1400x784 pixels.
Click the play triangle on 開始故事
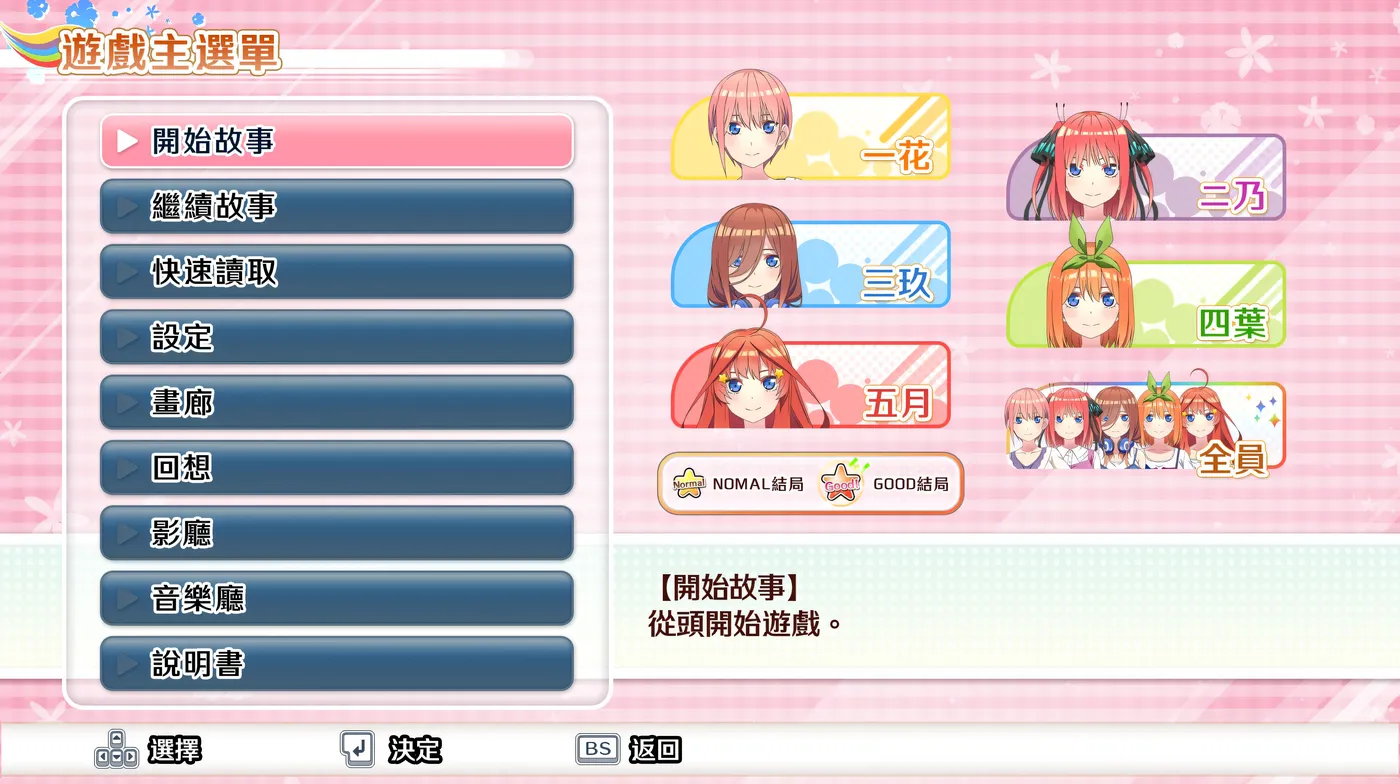click(126, 141)
